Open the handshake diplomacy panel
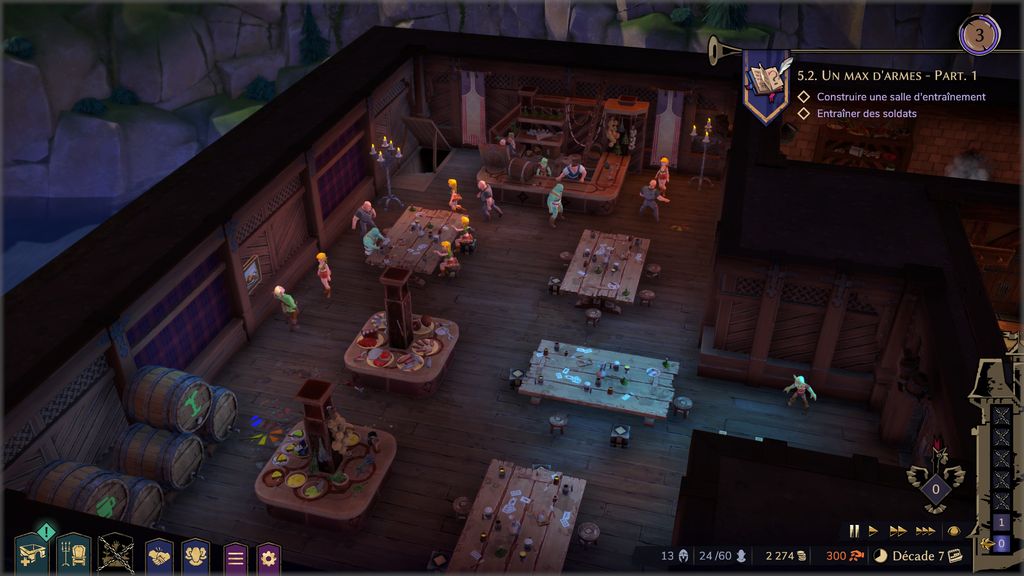The image size is (1024, 576). point(160,555)
